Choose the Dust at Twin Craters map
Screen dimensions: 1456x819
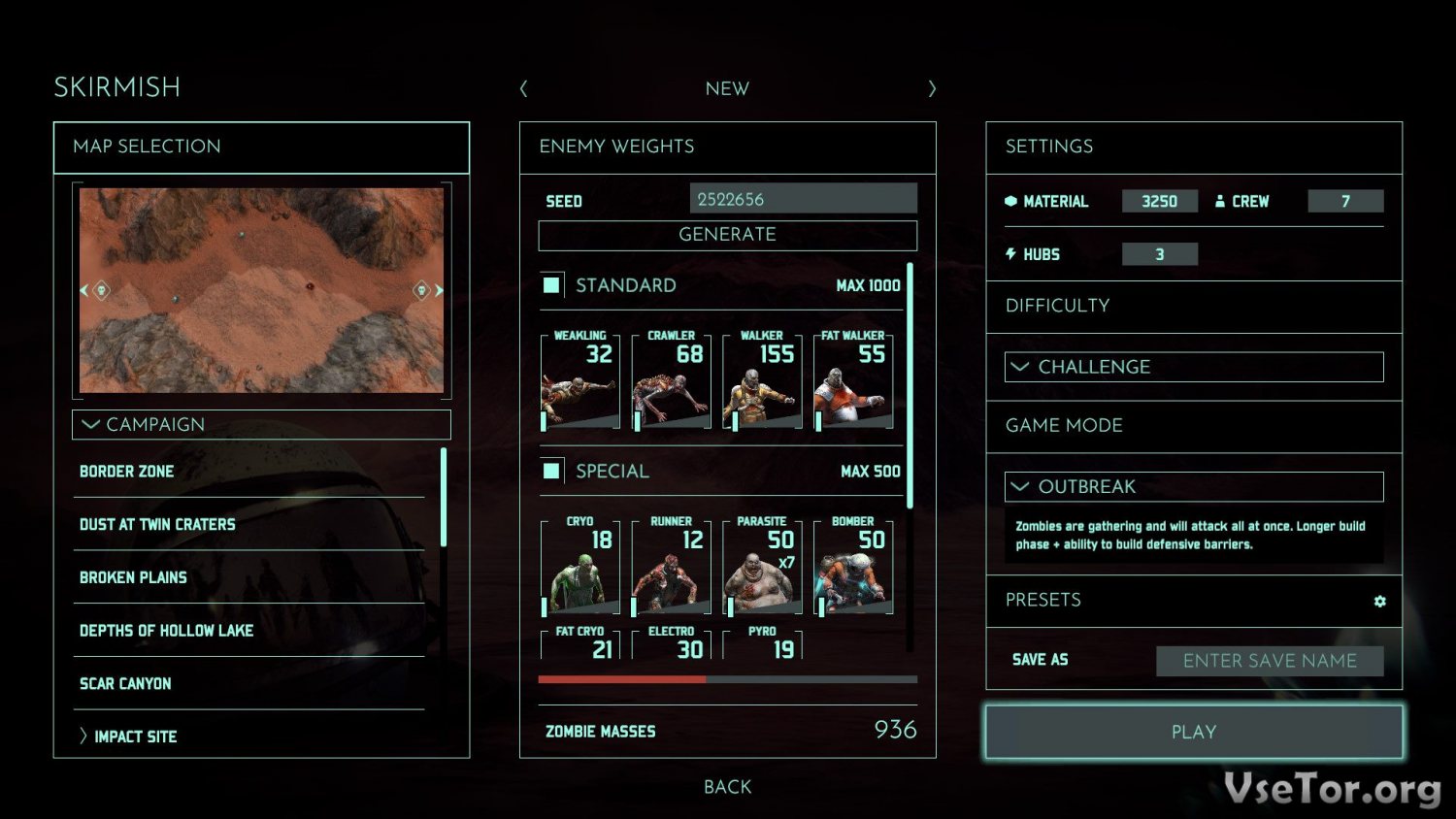point(157,525)
